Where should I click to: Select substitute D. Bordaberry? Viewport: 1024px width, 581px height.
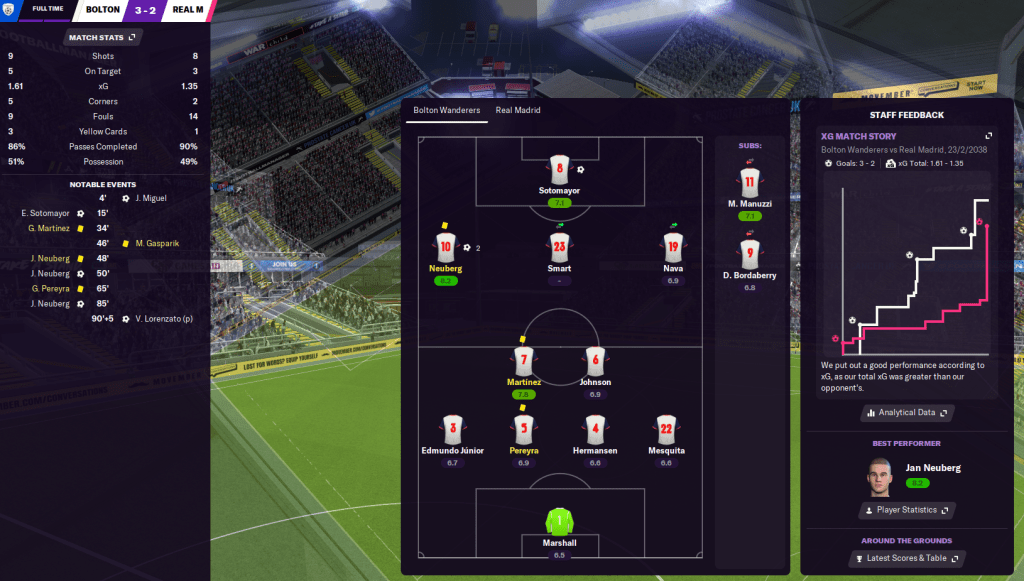click(749, 253)
